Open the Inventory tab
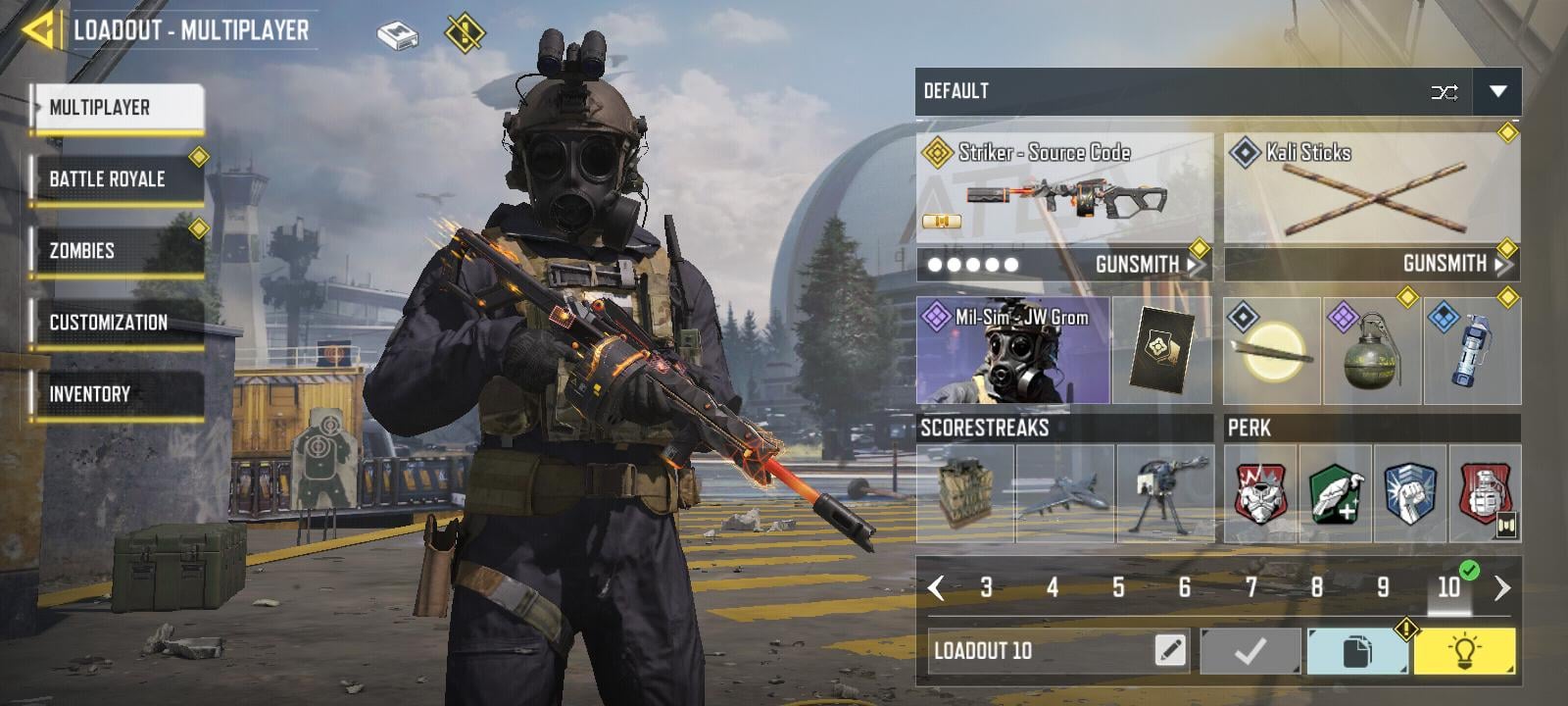1568x706 pixels. (x=118, y=394)
